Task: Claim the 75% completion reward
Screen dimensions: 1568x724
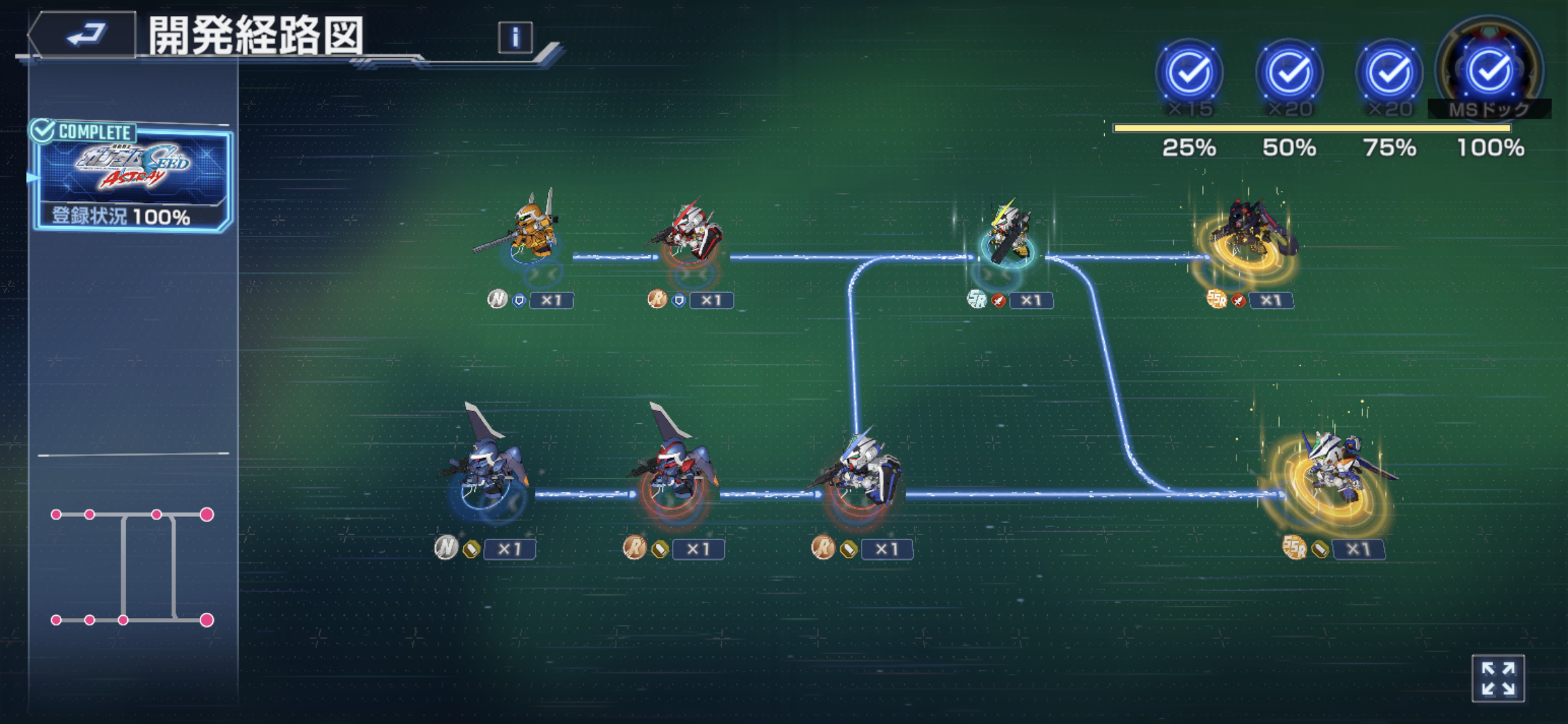Action: click(x=1389, y=72)
